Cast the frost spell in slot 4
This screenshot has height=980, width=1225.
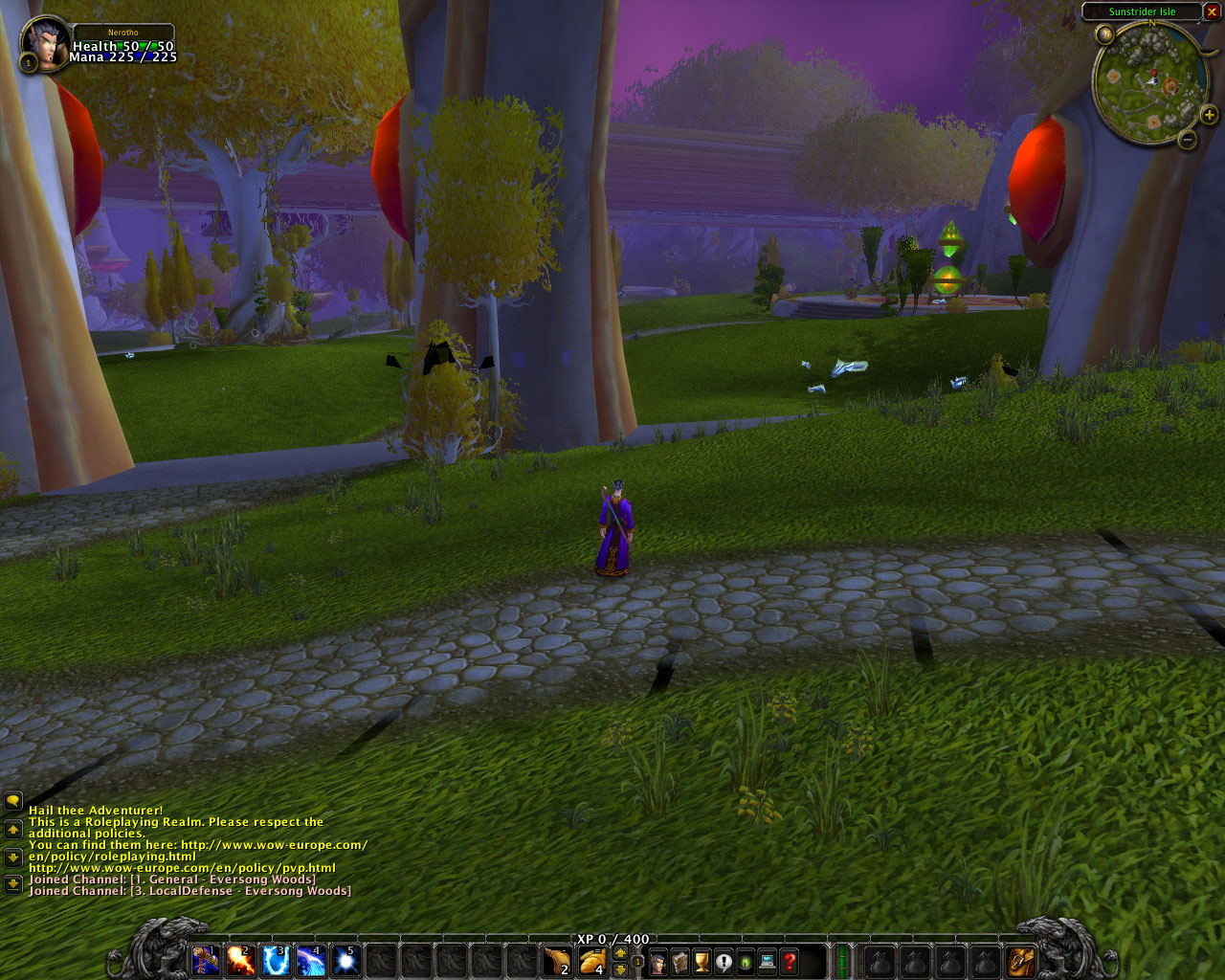click(x=311, y=959)
